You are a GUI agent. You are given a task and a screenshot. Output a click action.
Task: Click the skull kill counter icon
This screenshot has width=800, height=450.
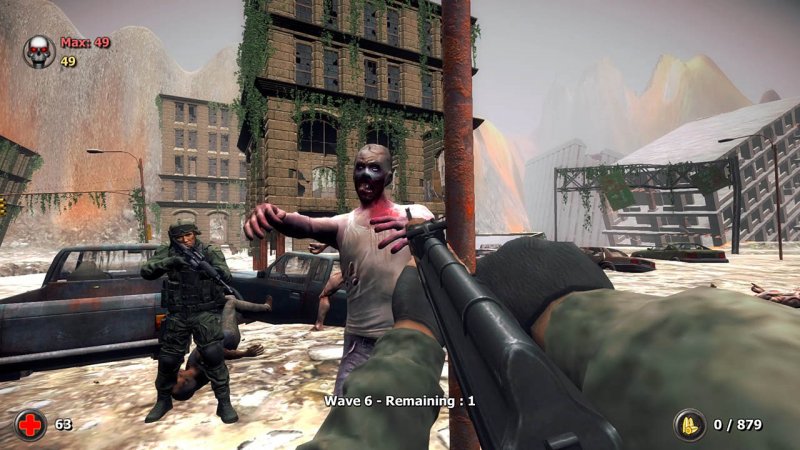[x=39, y=51]
